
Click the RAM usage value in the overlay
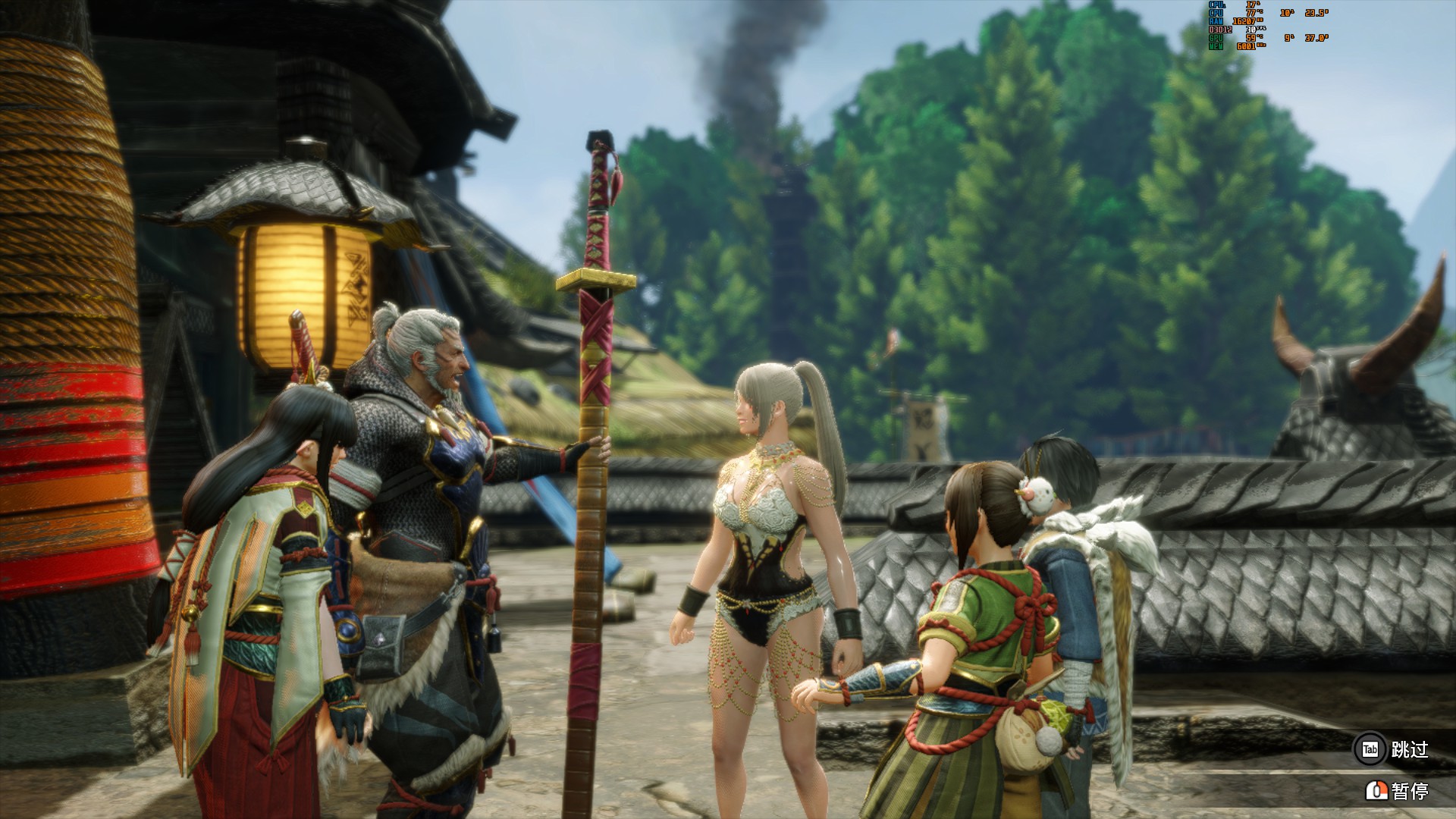(x=1242, y=21)
